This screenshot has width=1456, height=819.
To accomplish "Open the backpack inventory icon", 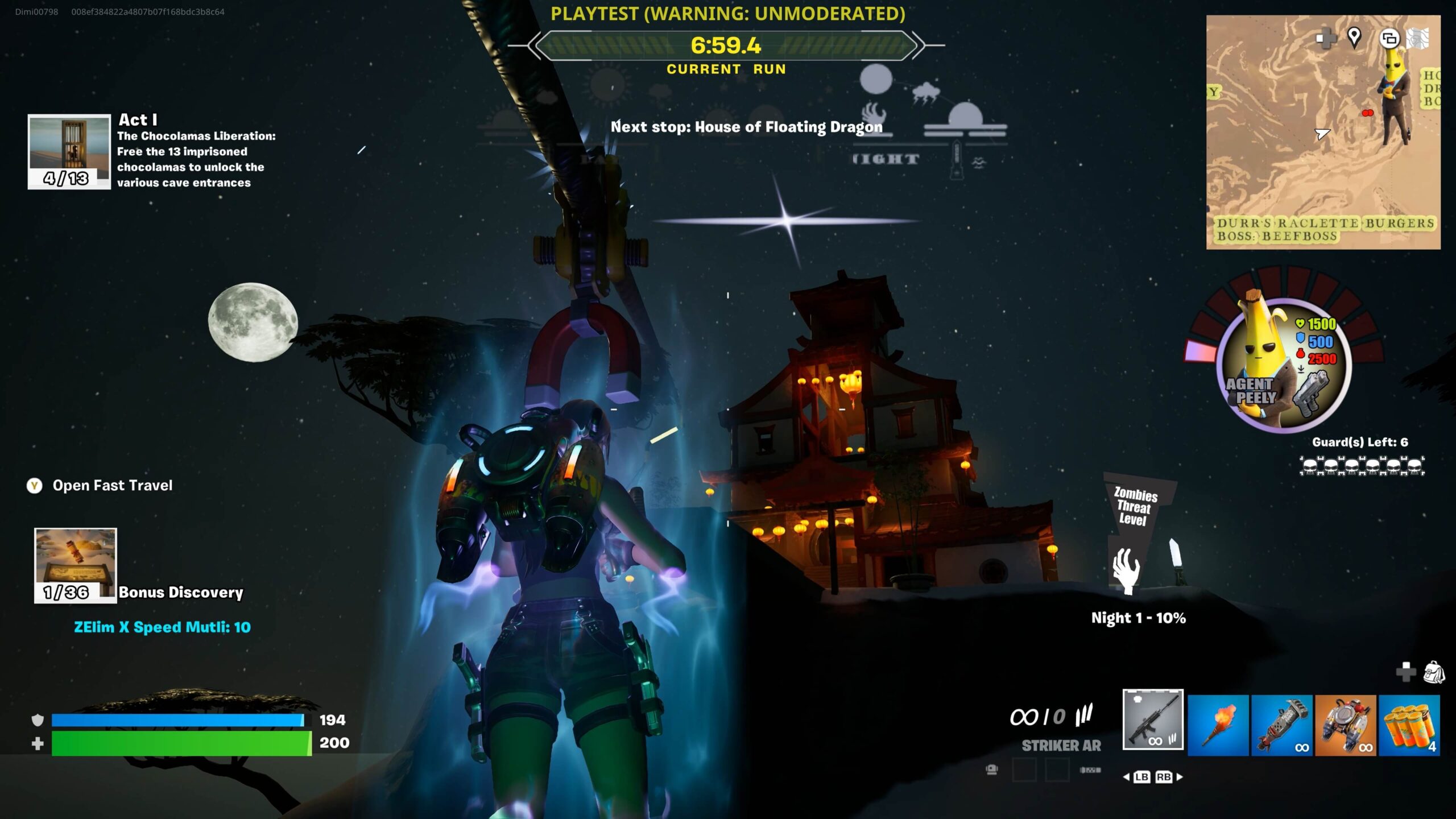I will pos(1434,672).
